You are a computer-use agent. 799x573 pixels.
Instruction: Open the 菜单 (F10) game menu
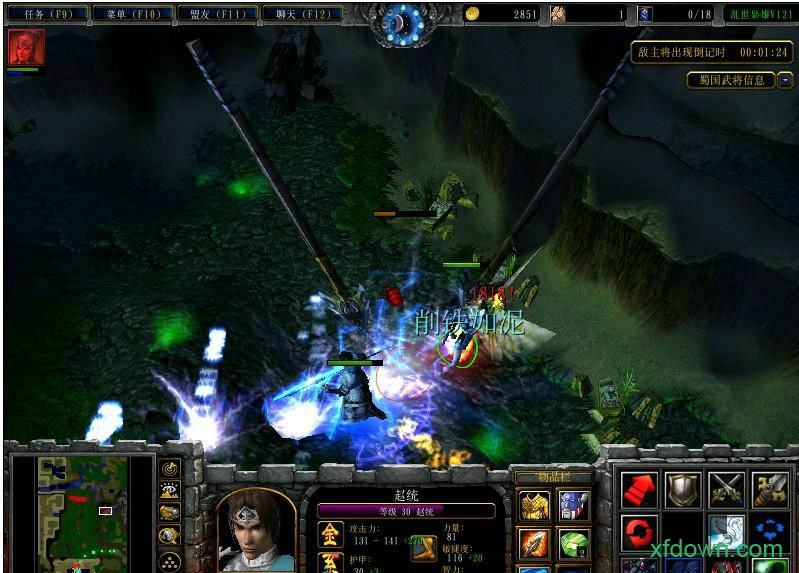coord(130,14)
